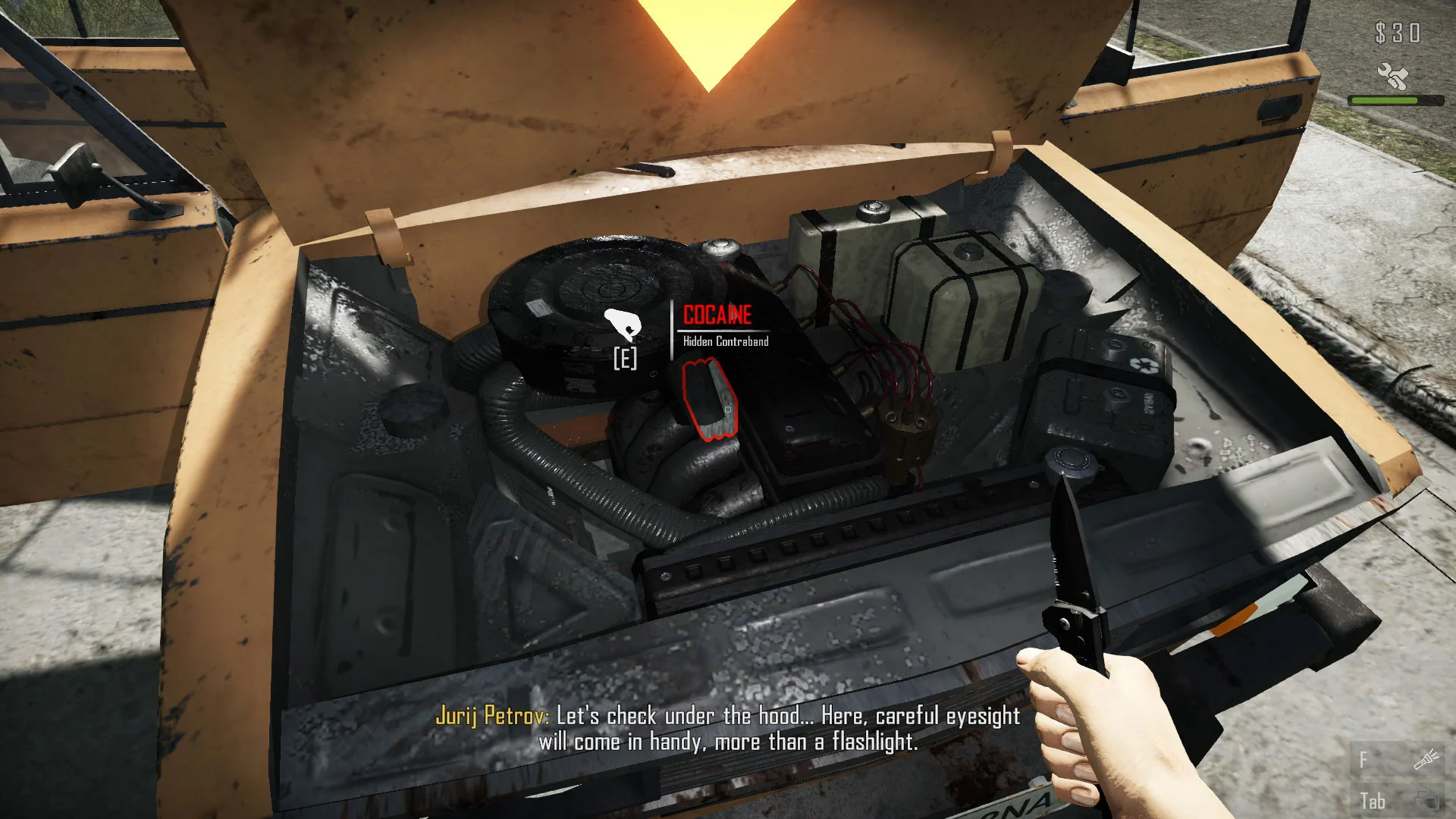Viewport: 1456px width, 819px height.
Task: Click the subtitle text about careful eyesight
Action: [789, 728]
